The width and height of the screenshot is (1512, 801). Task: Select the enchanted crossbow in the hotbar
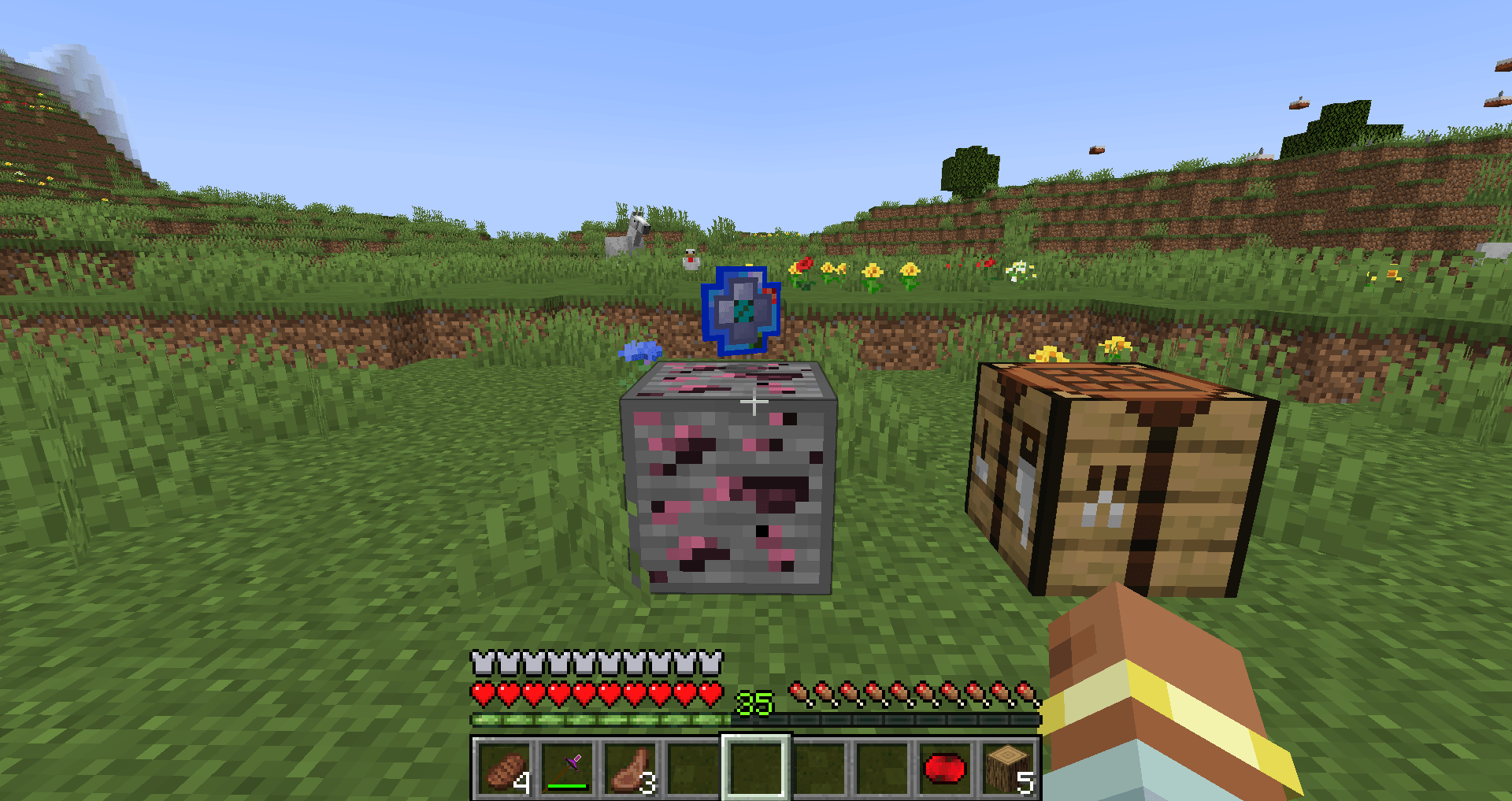click(x=567, y=768)
